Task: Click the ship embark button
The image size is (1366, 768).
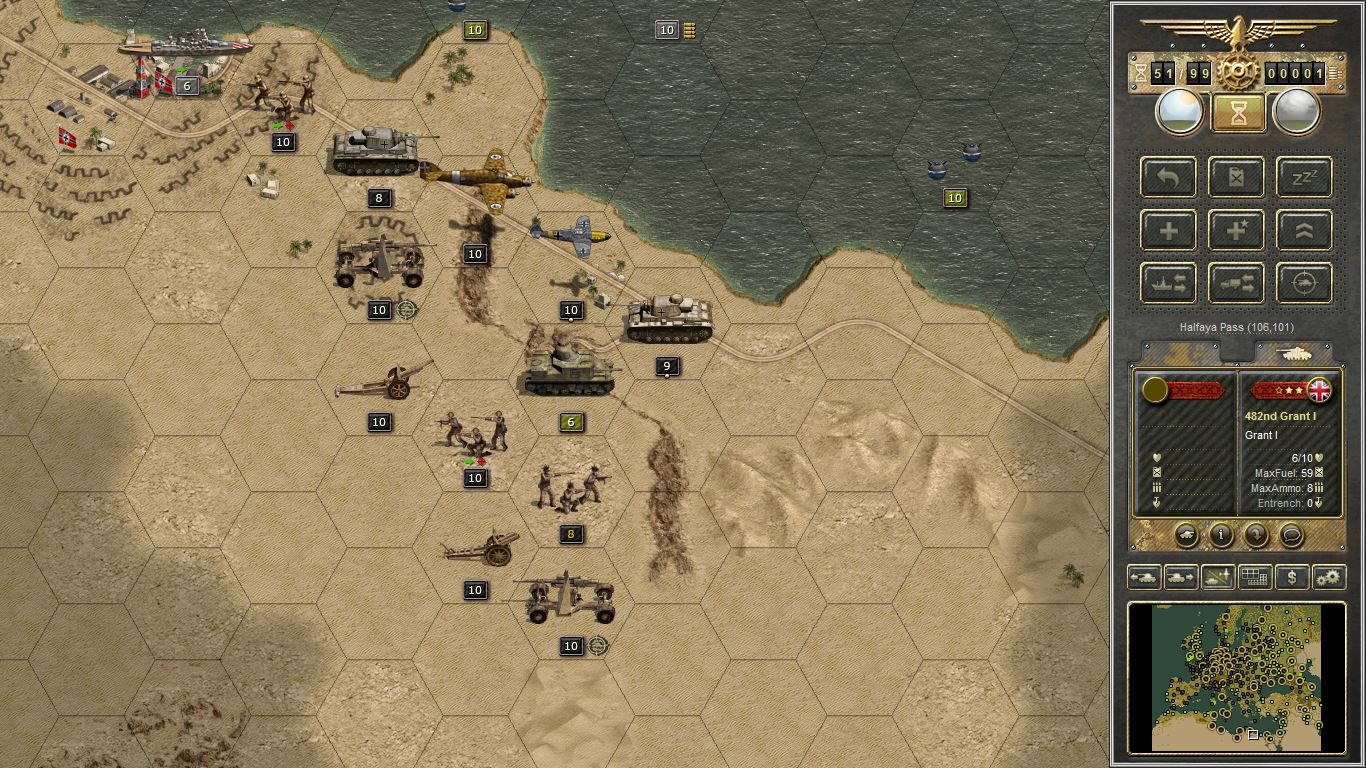Action: [1168, 283]
